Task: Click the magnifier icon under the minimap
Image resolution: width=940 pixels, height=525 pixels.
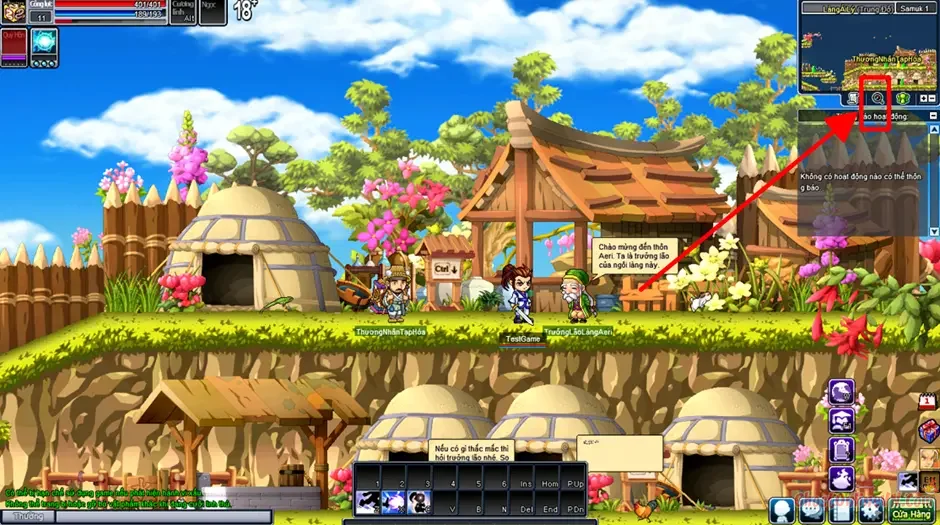Action: tap(877, 98)
